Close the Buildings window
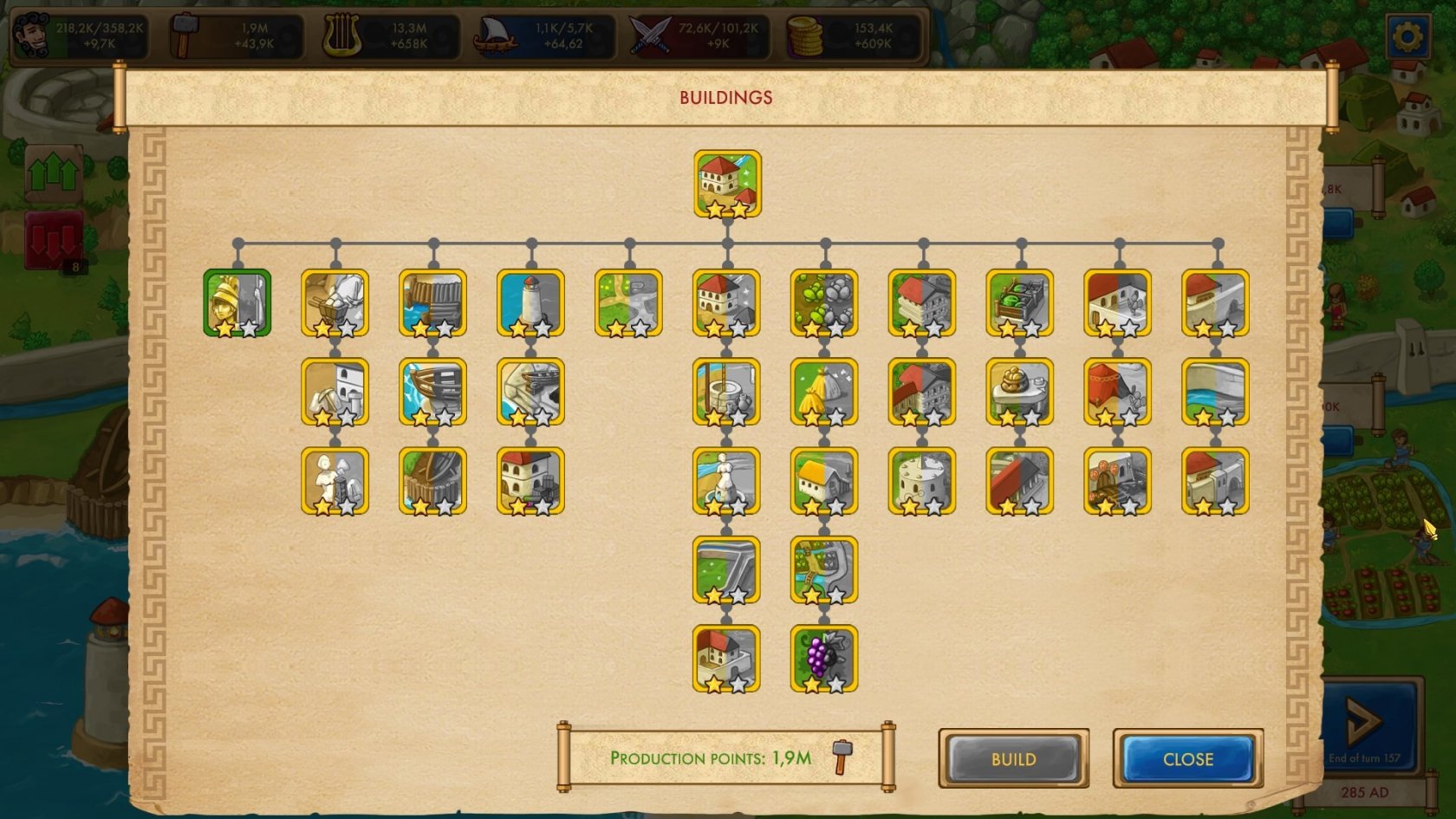Image resolution: width=1456 pixels, height=819 pixels. click(x=1187, y=759)
